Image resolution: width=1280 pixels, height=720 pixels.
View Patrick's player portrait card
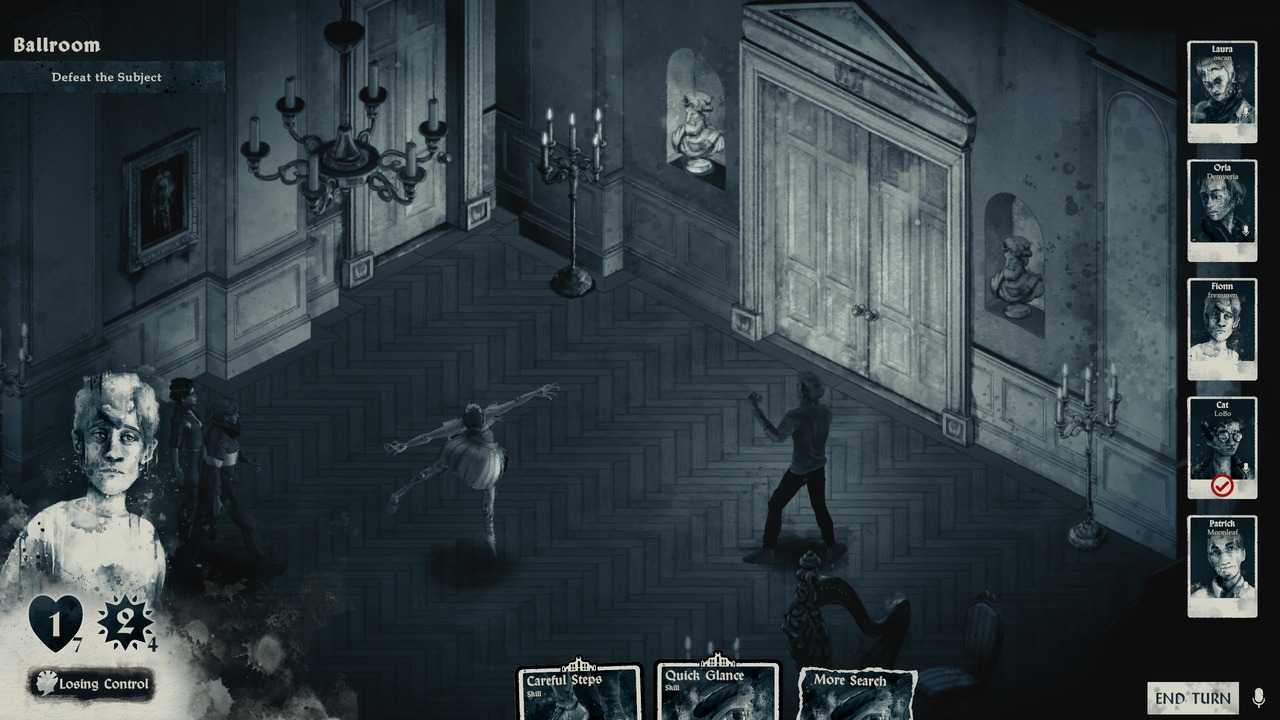pyautogui.click(x=1221, y=565)
